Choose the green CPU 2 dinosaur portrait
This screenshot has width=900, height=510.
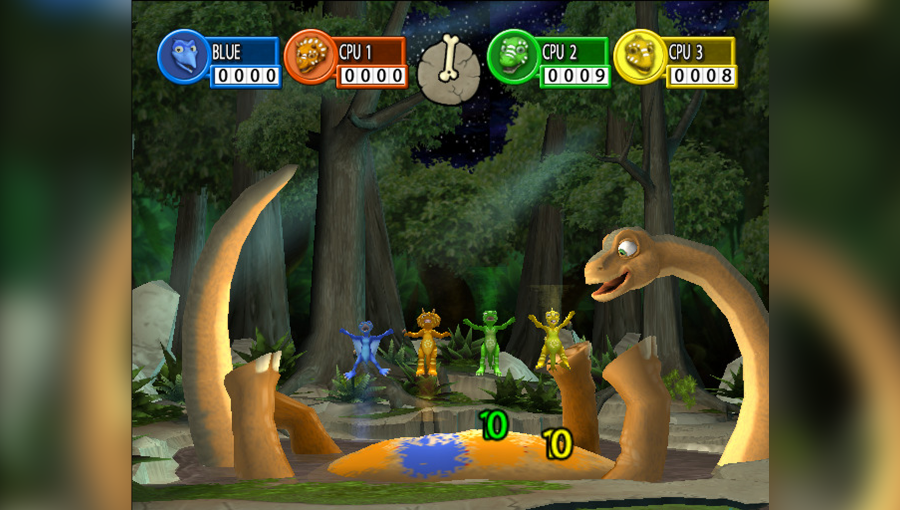pos(513,56)
